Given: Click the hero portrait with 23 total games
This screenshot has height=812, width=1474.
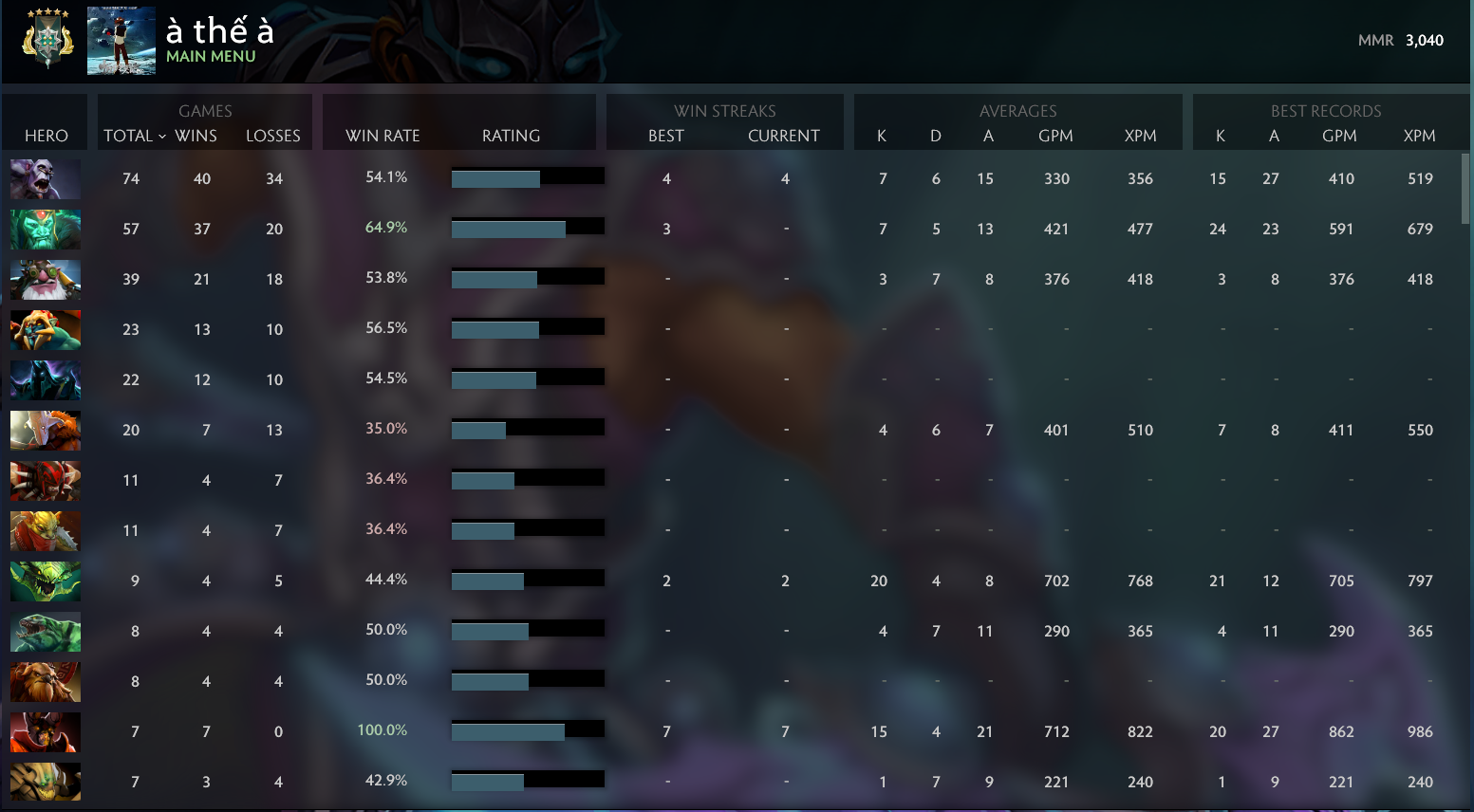Looking at the screenshot, I should [45, 329].
